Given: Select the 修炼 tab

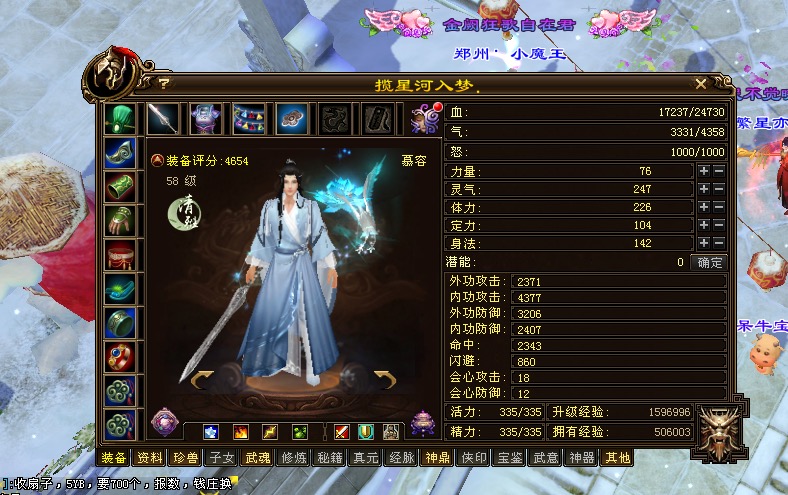Looking at the screenshot, I should click(294, 458).
